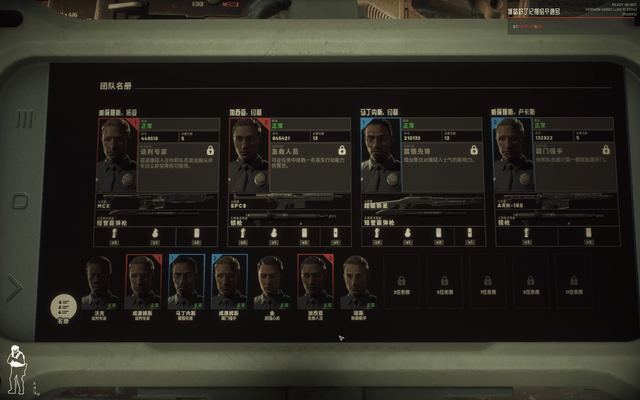Select the ARN-180 primary weapon slot
This screenshot has height=400, width=640.
pyautogui.click(x=552, y=203)
